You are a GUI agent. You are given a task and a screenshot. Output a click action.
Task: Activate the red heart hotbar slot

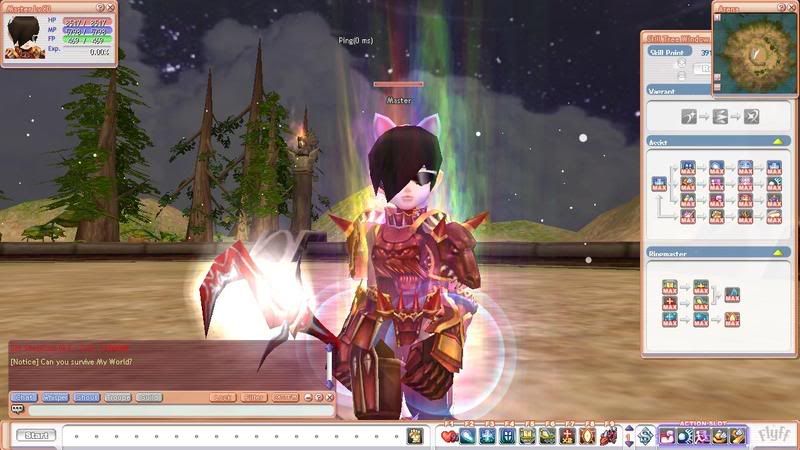coord(449,435)
